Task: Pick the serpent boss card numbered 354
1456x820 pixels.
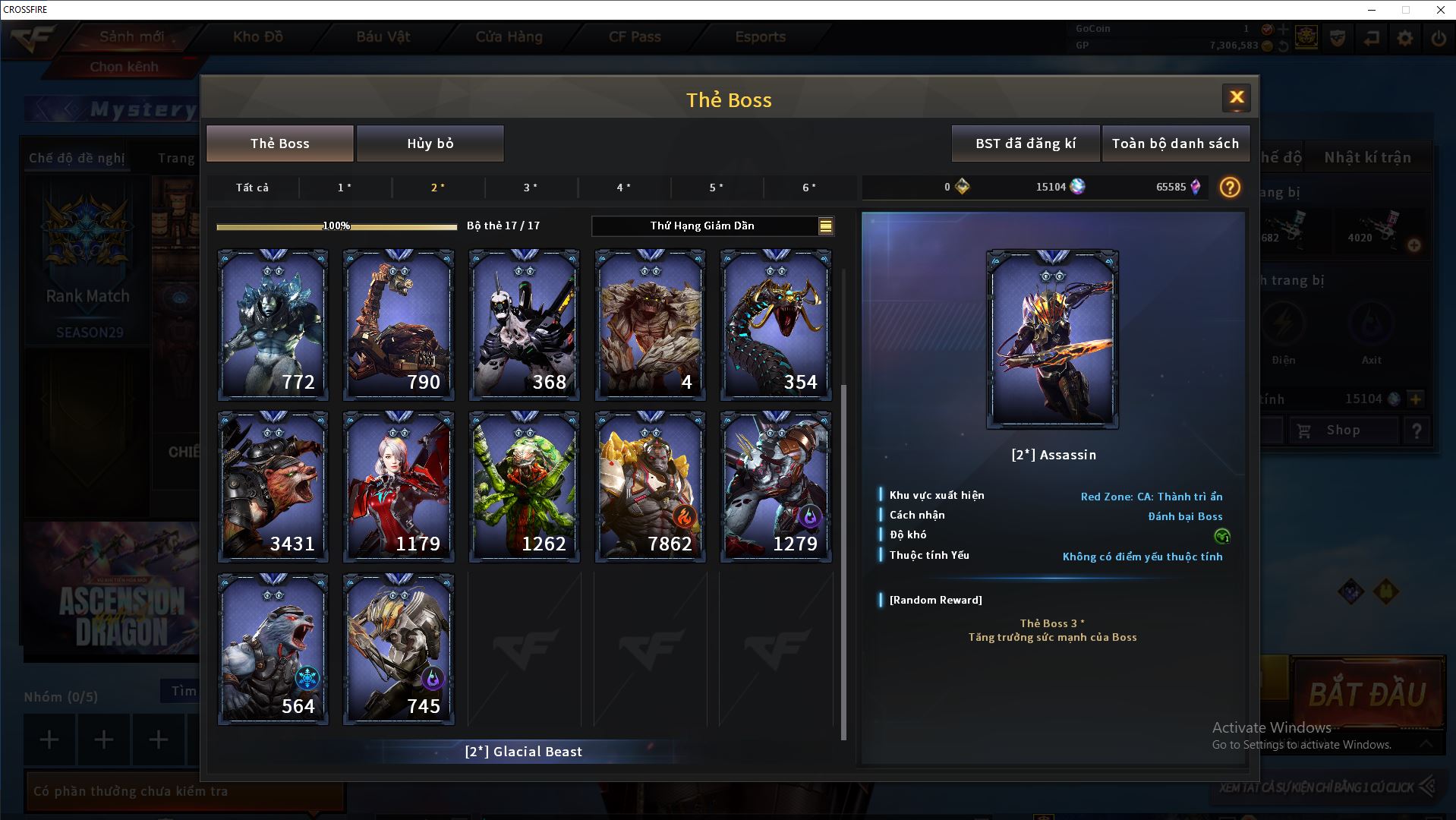Action: coord(775,324)
